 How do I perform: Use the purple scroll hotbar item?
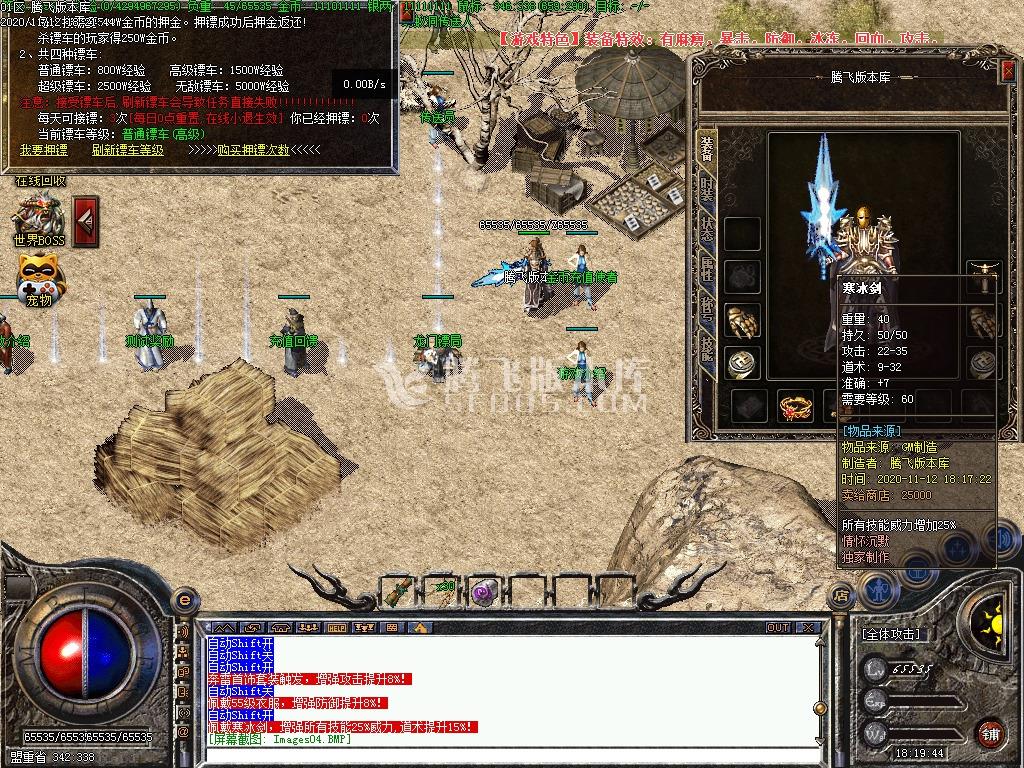tap(484, 591)
